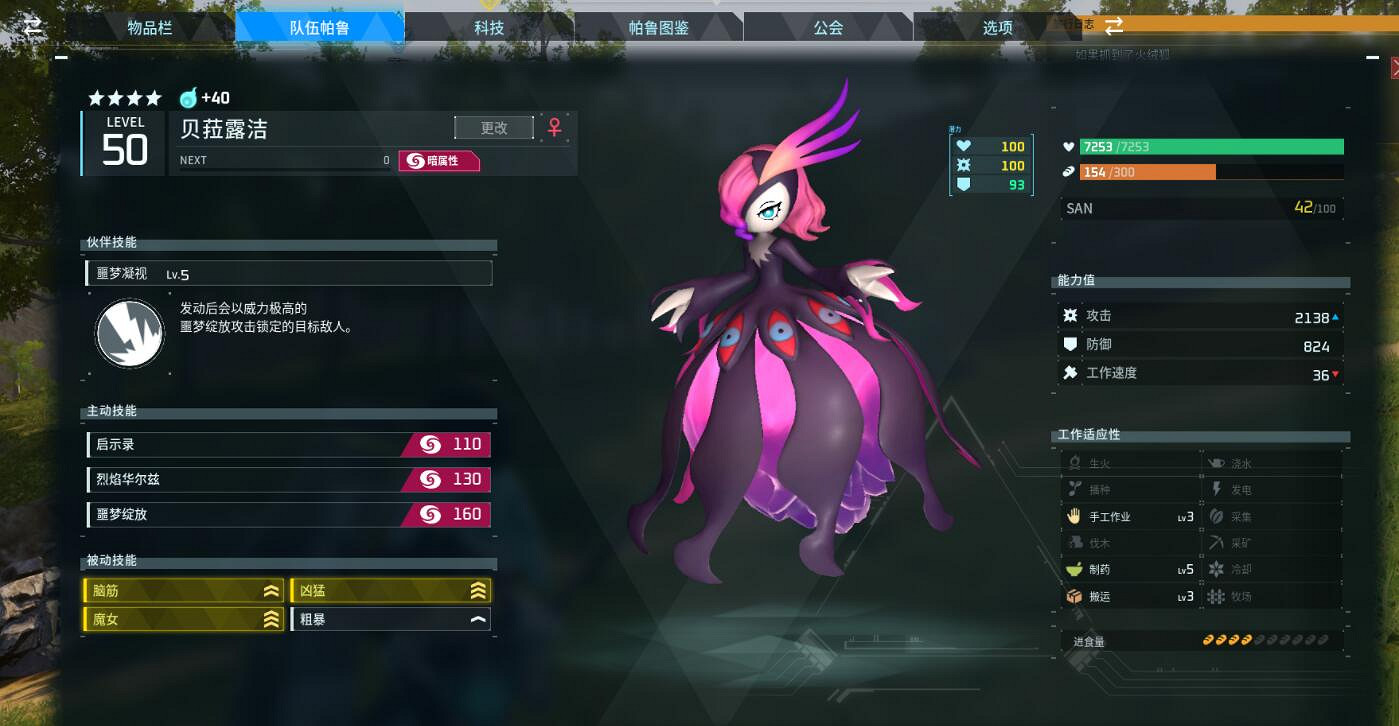Click the heart icon next to the HP bar
Image resolution: width=1399 pixels, height=726 pixels.
point(1071,146)
